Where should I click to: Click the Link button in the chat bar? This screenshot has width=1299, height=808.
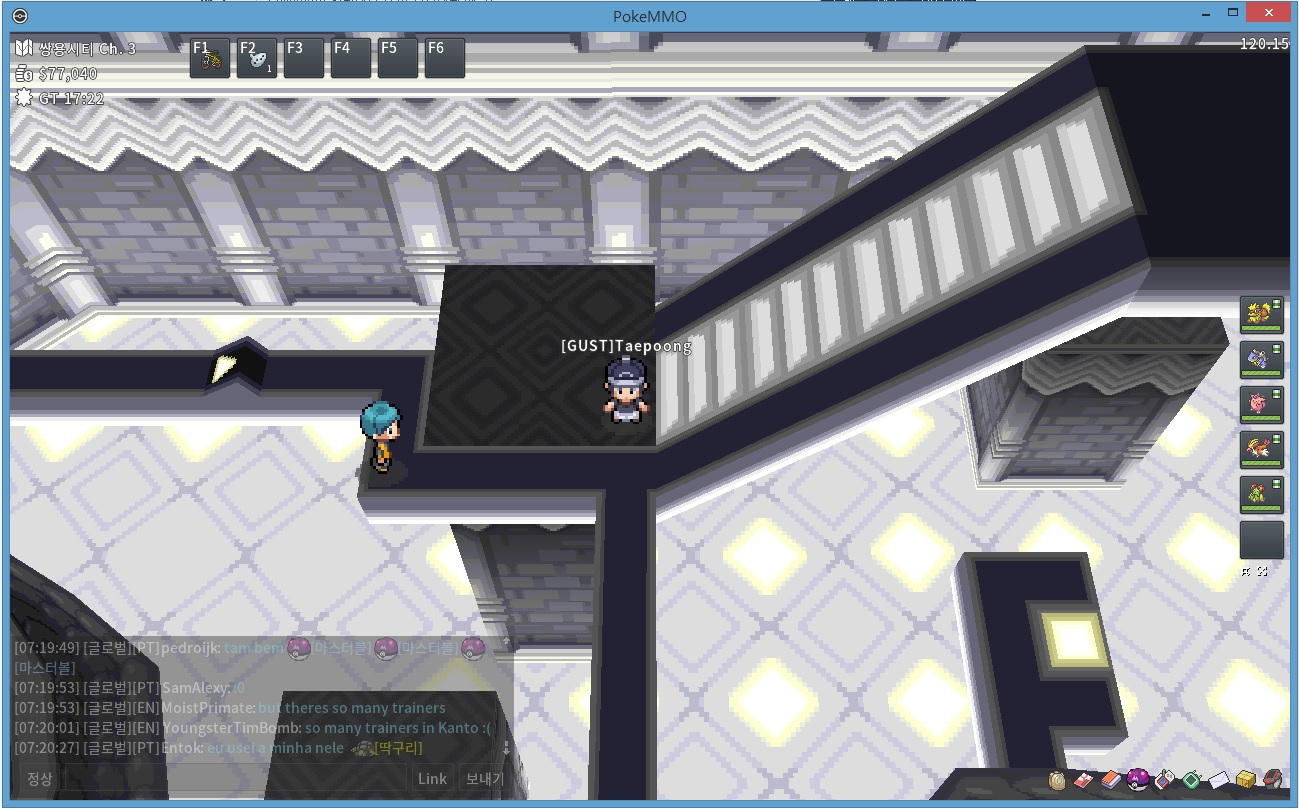(x=432, y=779)
